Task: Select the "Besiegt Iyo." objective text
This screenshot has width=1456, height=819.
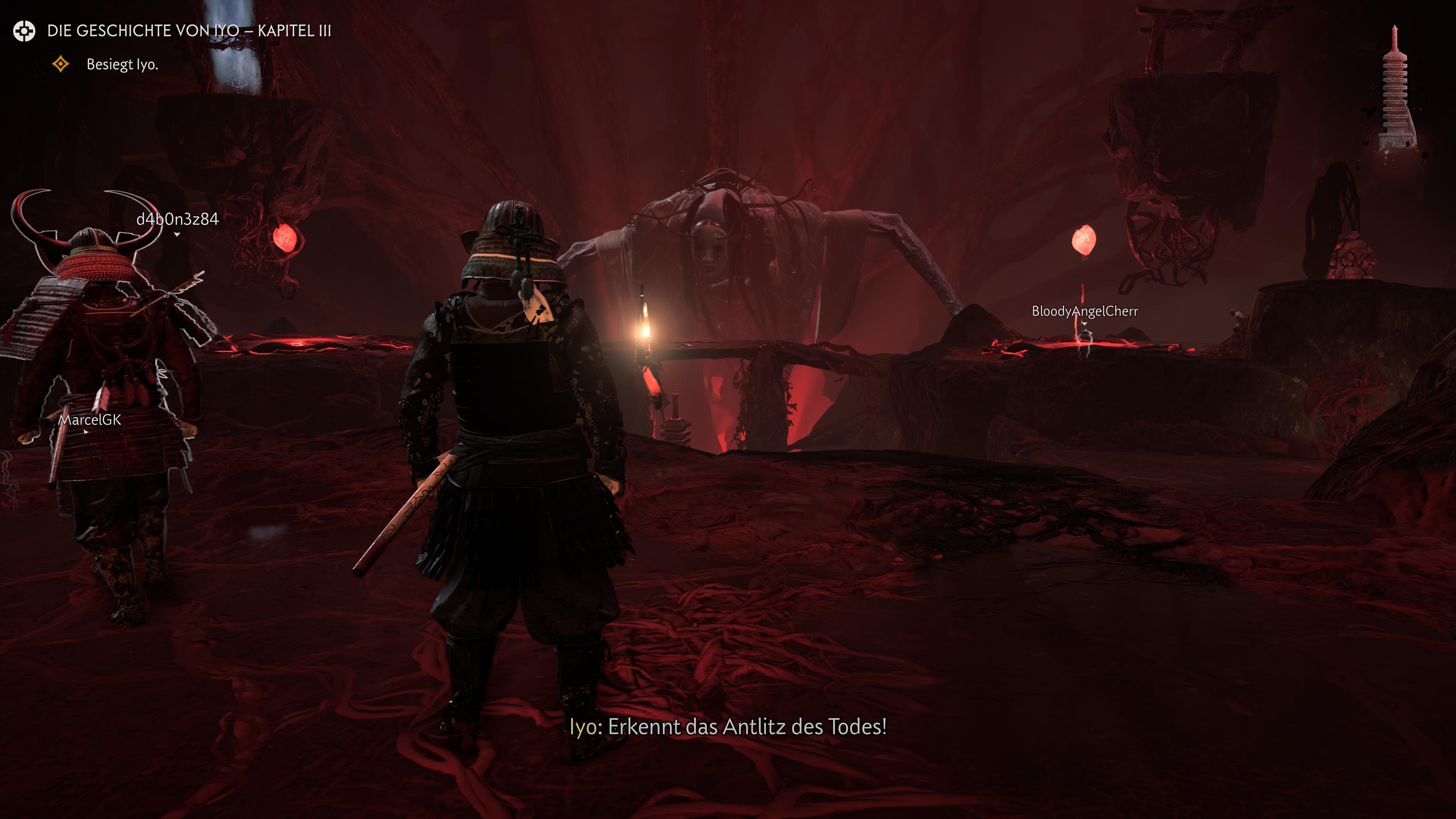Action: 122,64
